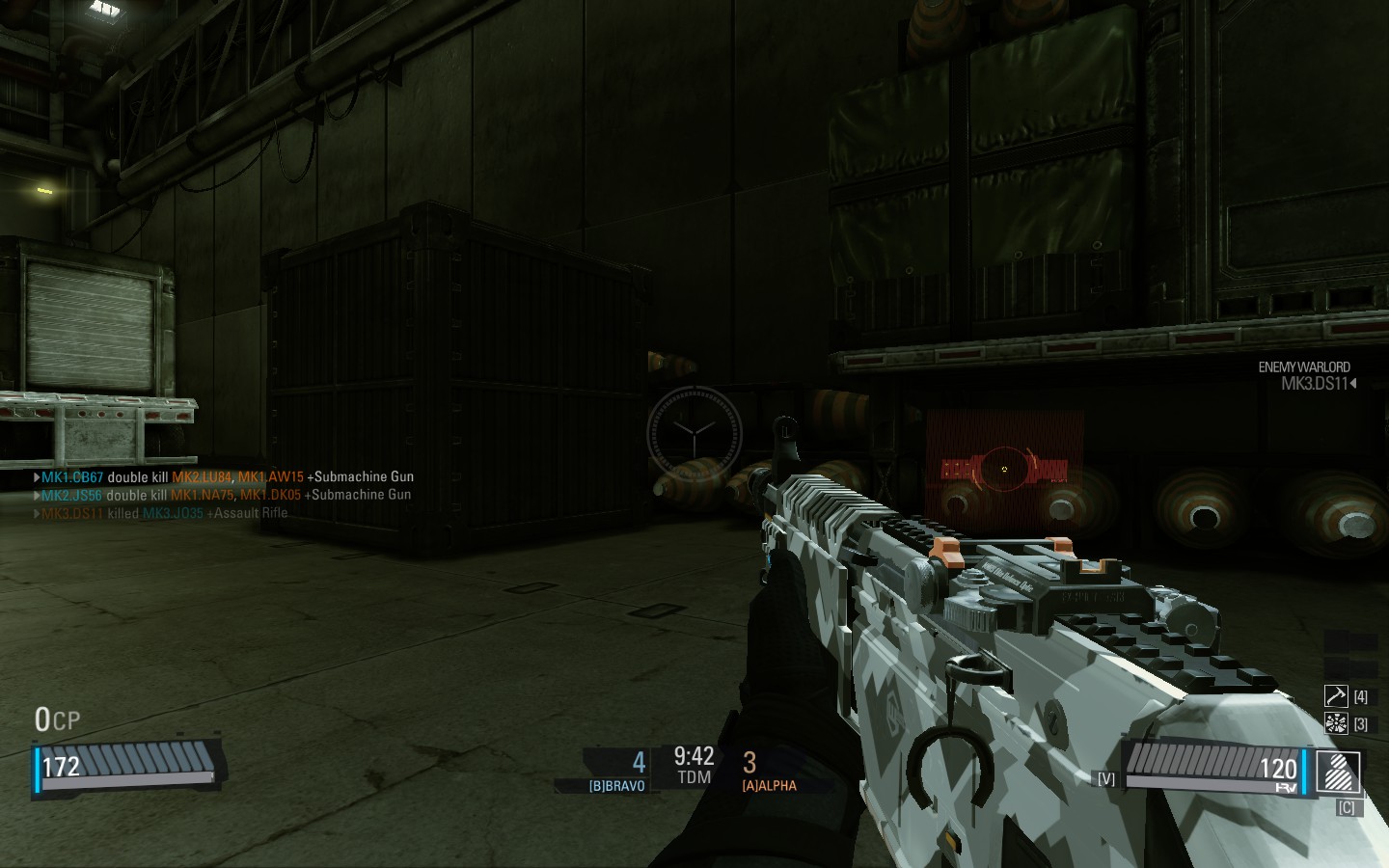Select the tomahawk item slot icon

[1336, 696]
